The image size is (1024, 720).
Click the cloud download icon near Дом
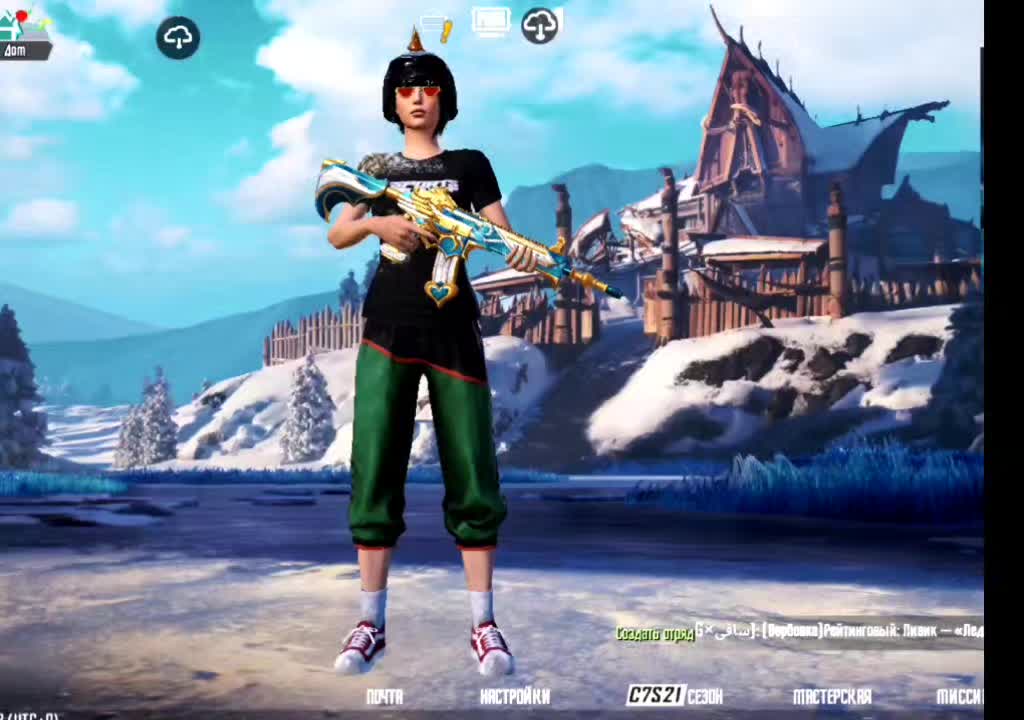point(178,38)
